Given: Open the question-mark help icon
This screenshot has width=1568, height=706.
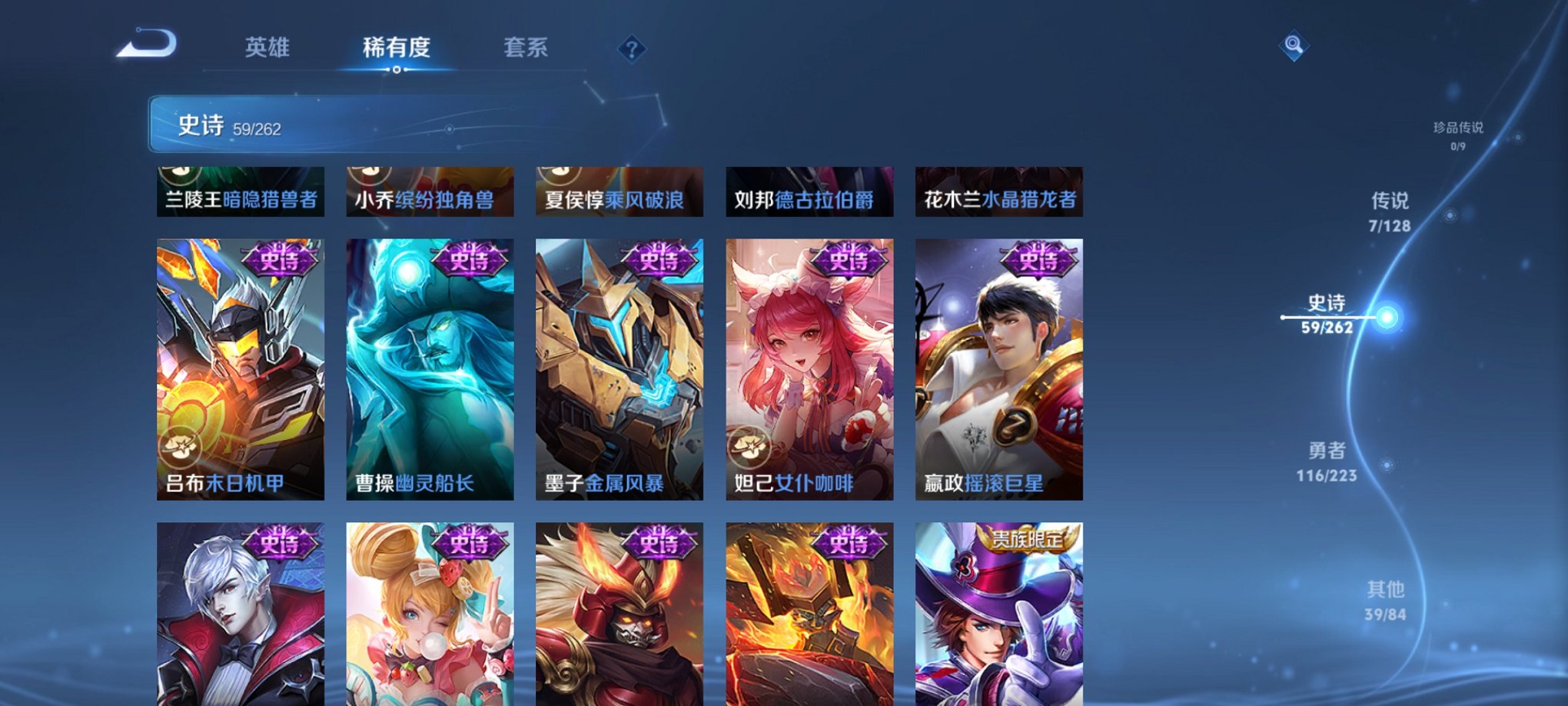Looking at the screenshot, I should click(632, 49).
